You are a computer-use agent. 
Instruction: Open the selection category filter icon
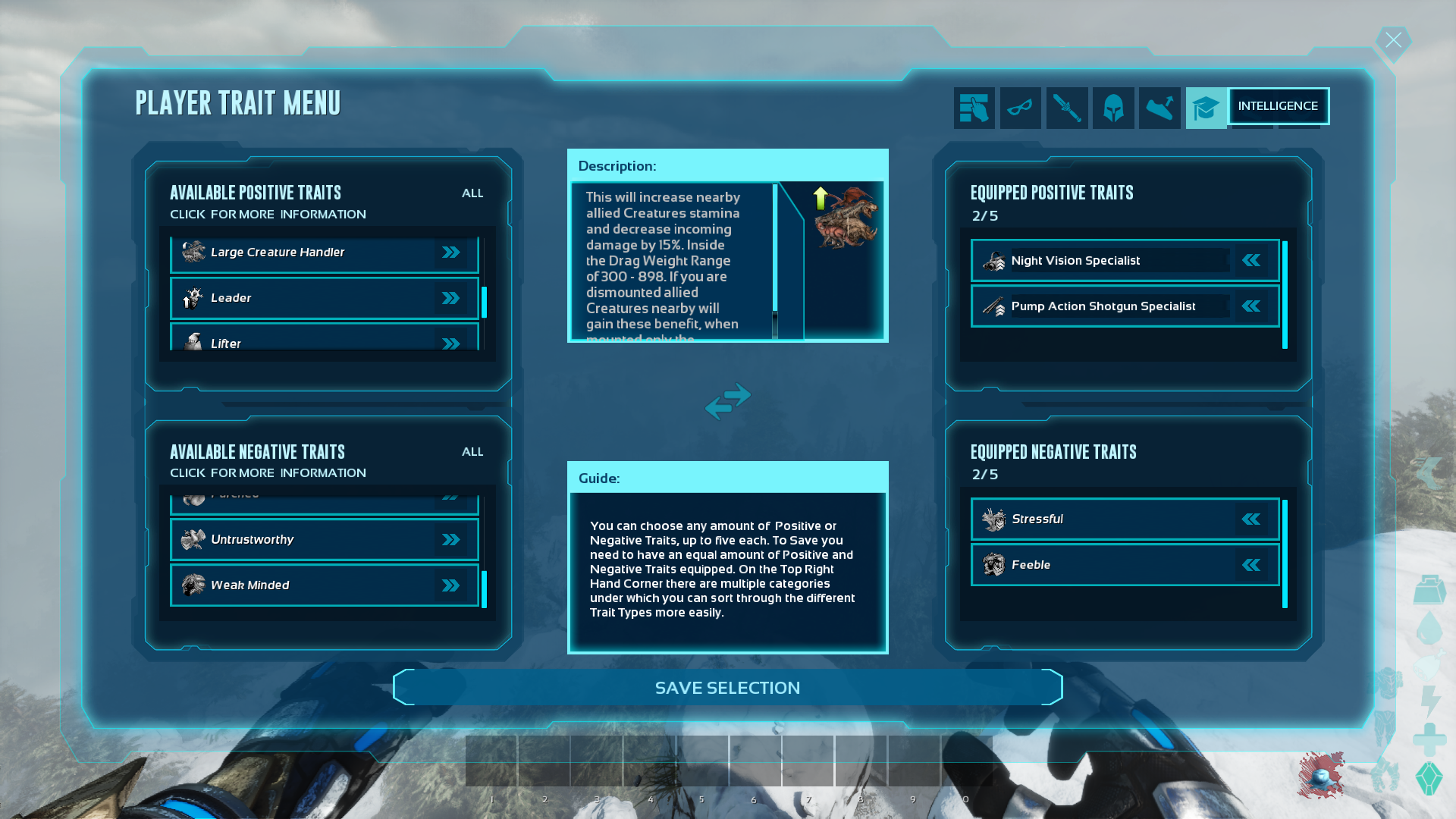tap(974, 107)
